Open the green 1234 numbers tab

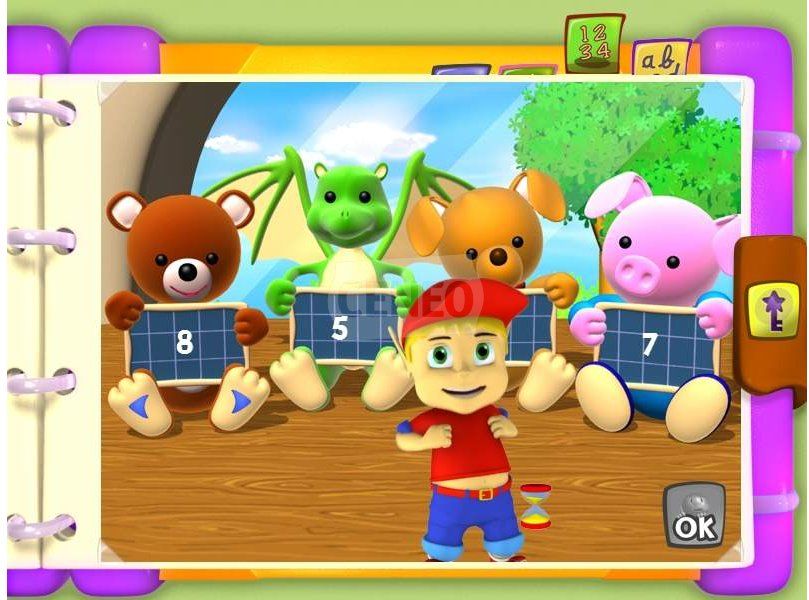click(x=593, y=42)
